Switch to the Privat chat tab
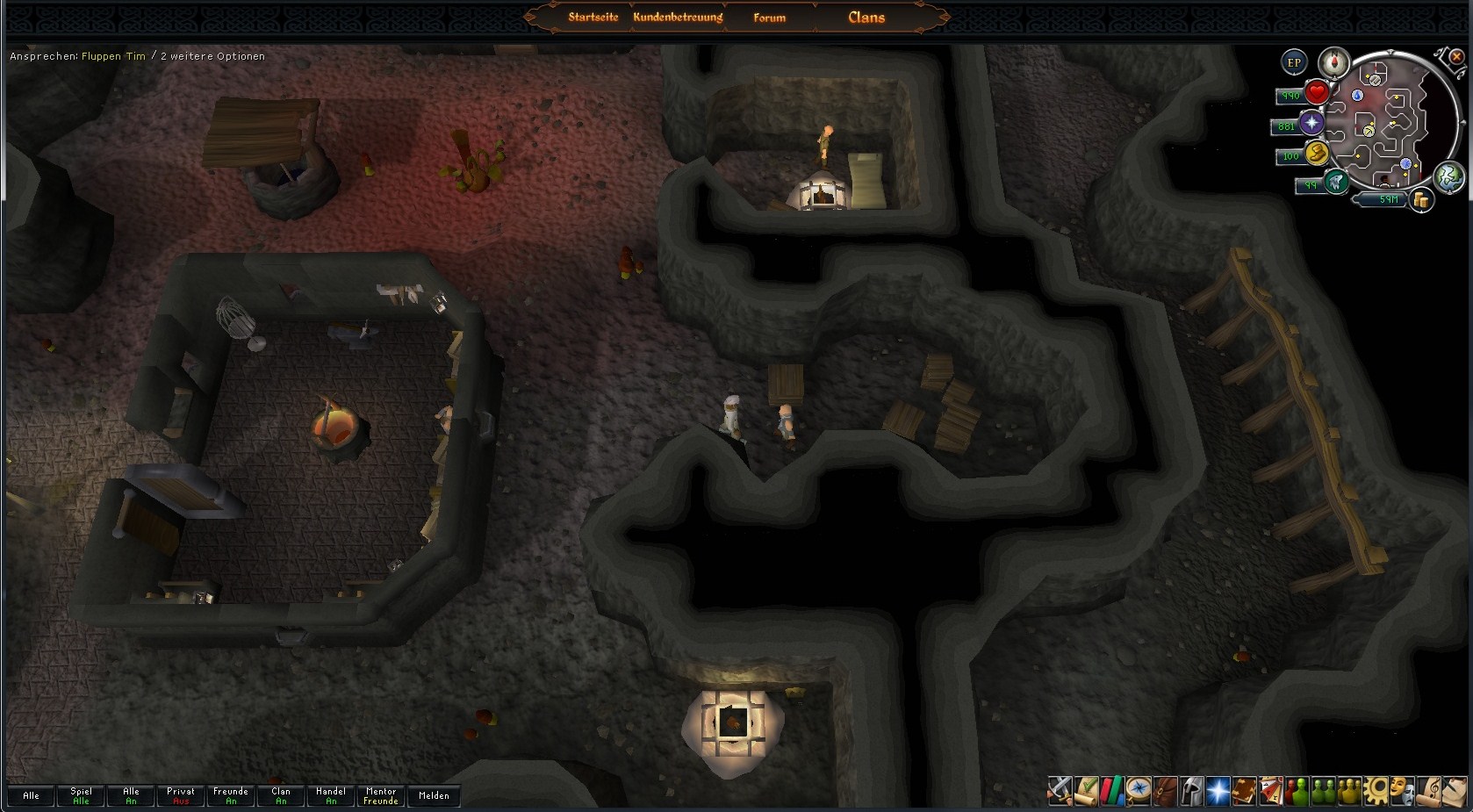Screen dimensions: 1473x812 point(181,795)
